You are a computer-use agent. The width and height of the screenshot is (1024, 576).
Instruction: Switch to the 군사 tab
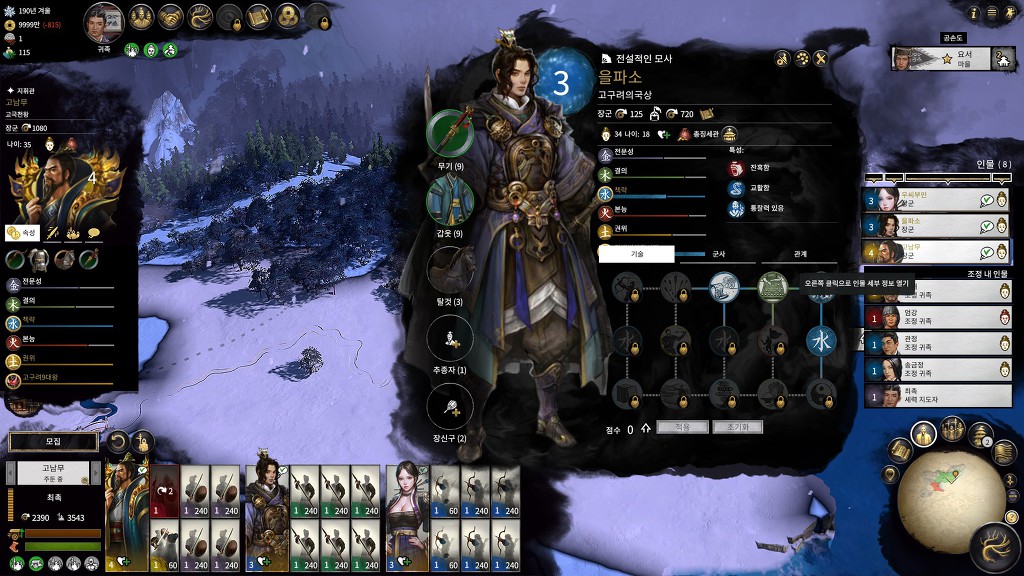(718, 254)
